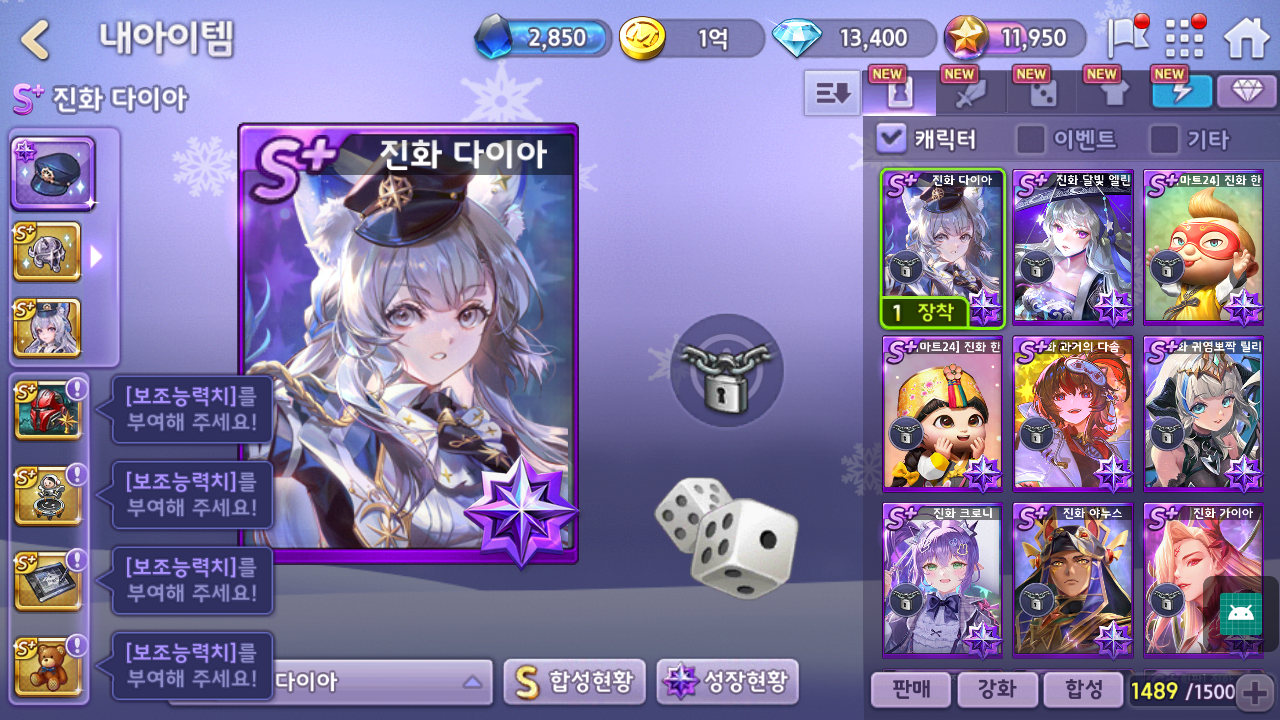This screenshot has width=1280, height=720.
Task: Open 성장현황 growth status
Action: tap(727, 682)
